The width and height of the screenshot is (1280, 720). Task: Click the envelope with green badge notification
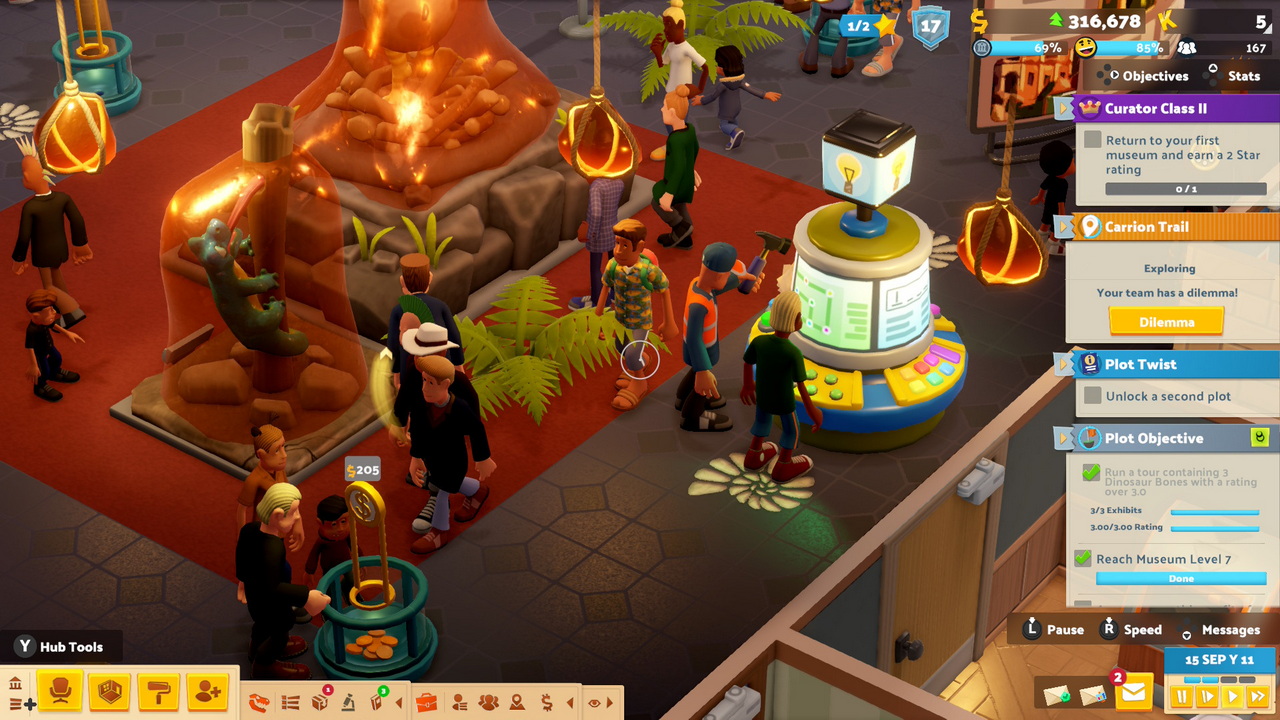coord(1056,694)
